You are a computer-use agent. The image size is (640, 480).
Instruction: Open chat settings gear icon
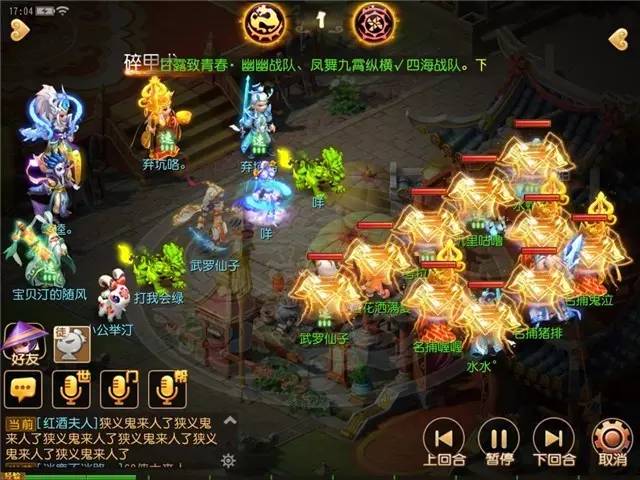click(228, 461)
